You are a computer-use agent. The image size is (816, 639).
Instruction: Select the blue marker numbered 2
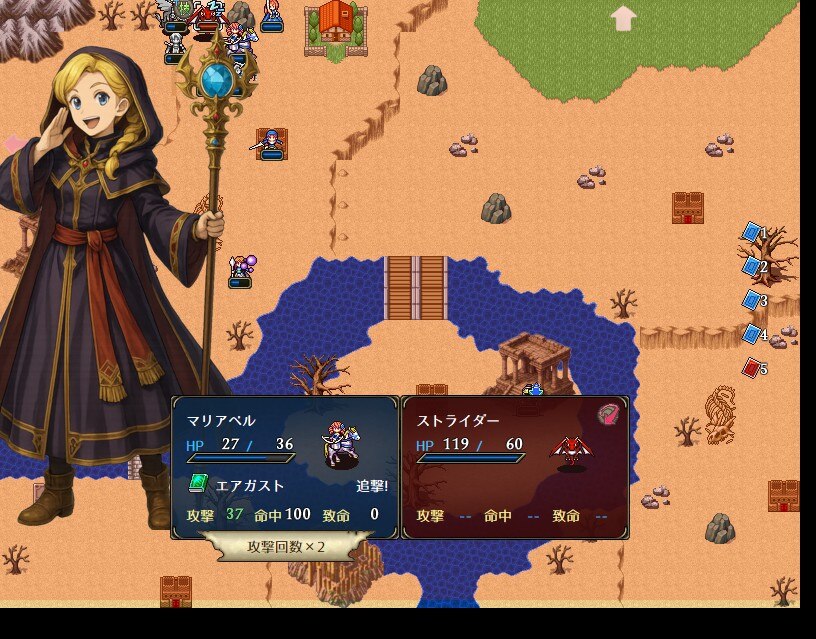point(752,266)
